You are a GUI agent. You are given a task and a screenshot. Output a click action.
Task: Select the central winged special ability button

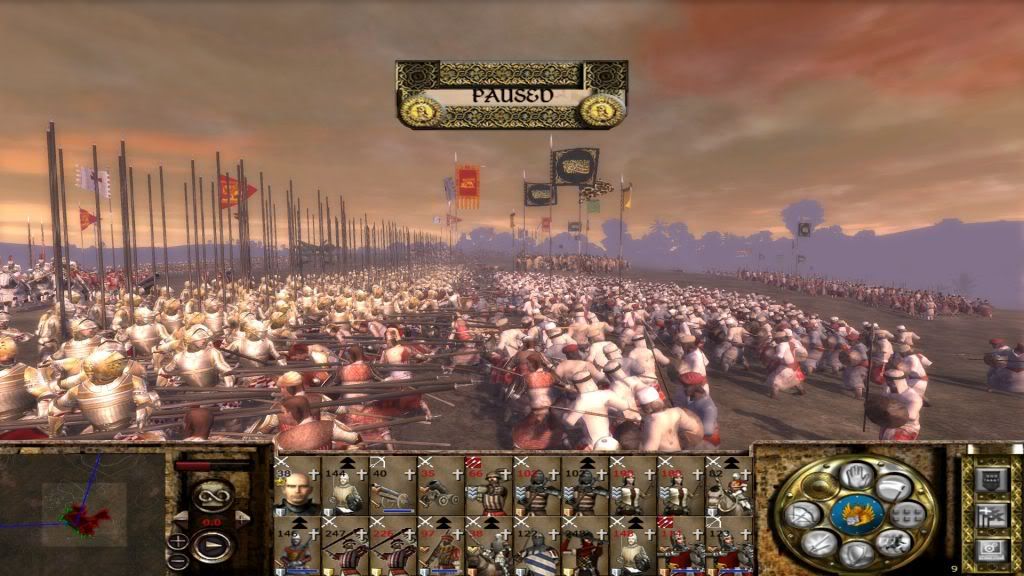pos(856,514)
